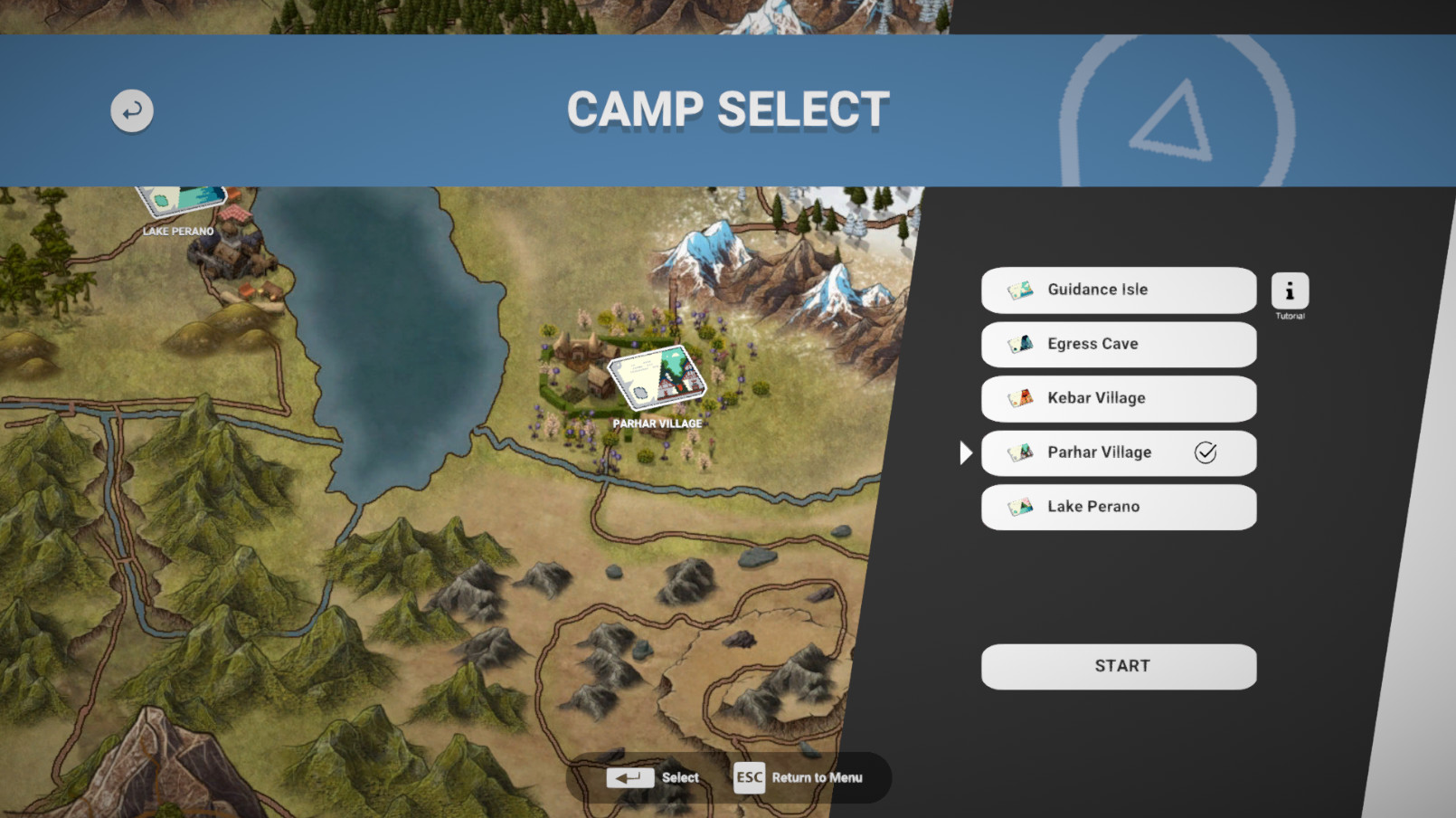Open the Tutorial info button
This screenshot has height=818, width=1456.
pyautogui.click(x=1290, y=291)
